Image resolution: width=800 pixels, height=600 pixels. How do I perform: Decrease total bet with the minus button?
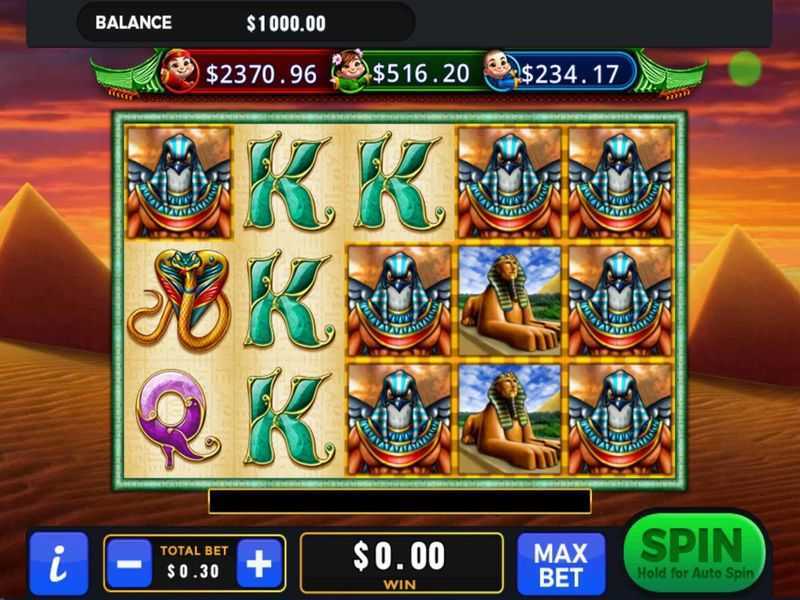(129, 564)
